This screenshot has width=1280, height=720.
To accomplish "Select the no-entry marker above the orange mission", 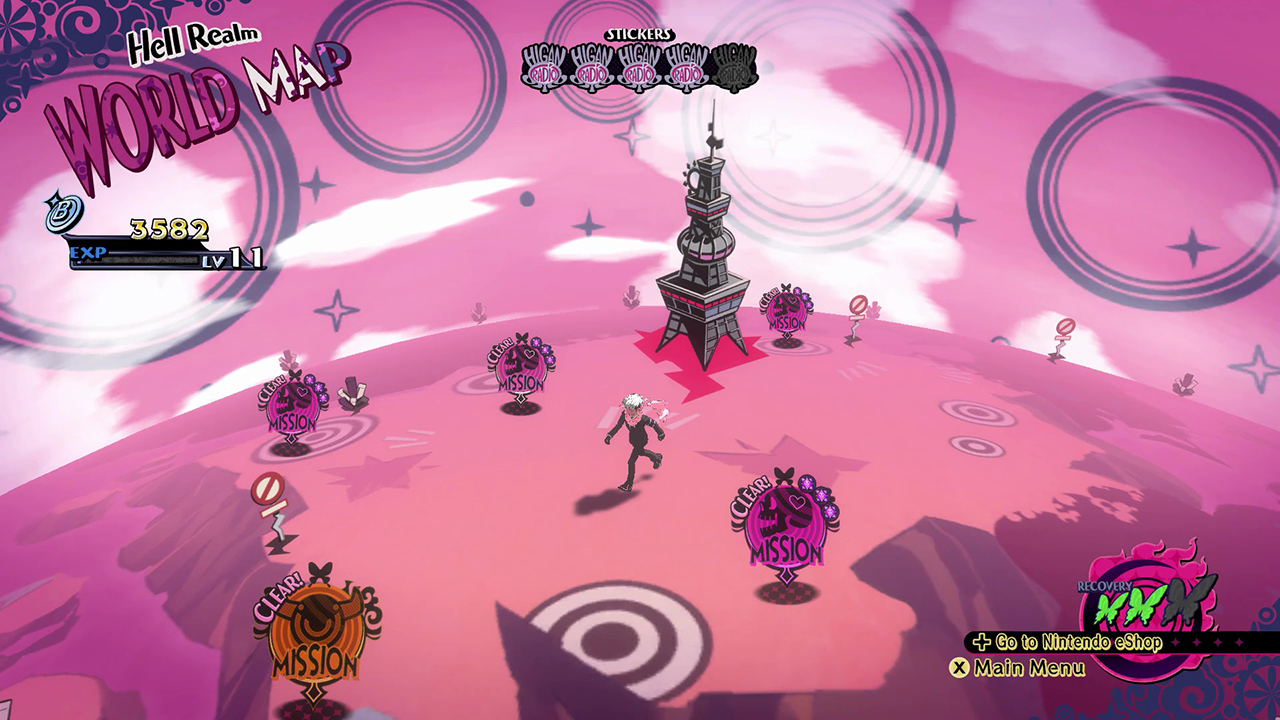I will (x=268, y=492).
